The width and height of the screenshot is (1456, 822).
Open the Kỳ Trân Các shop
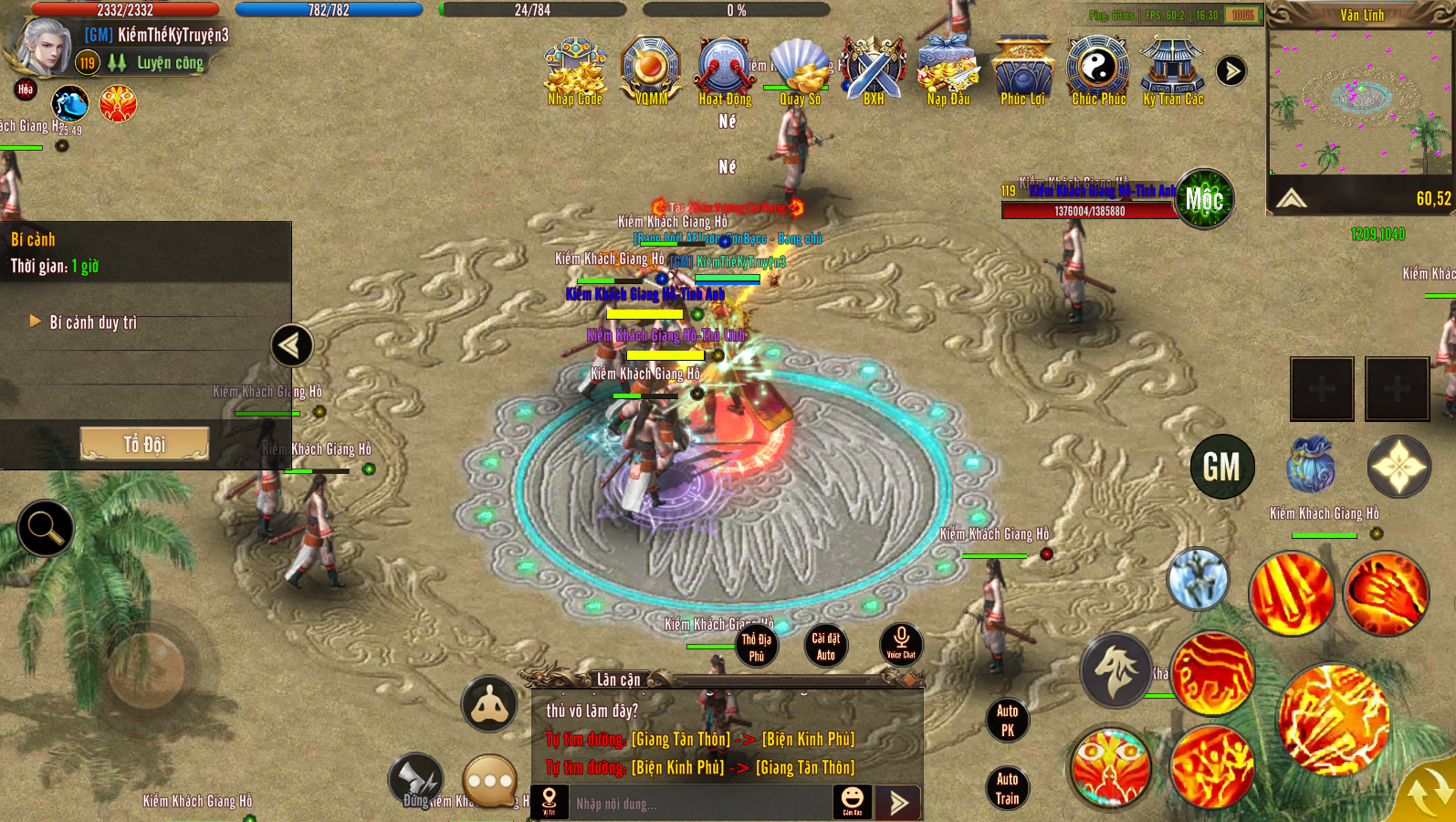tap(1173, 69)
